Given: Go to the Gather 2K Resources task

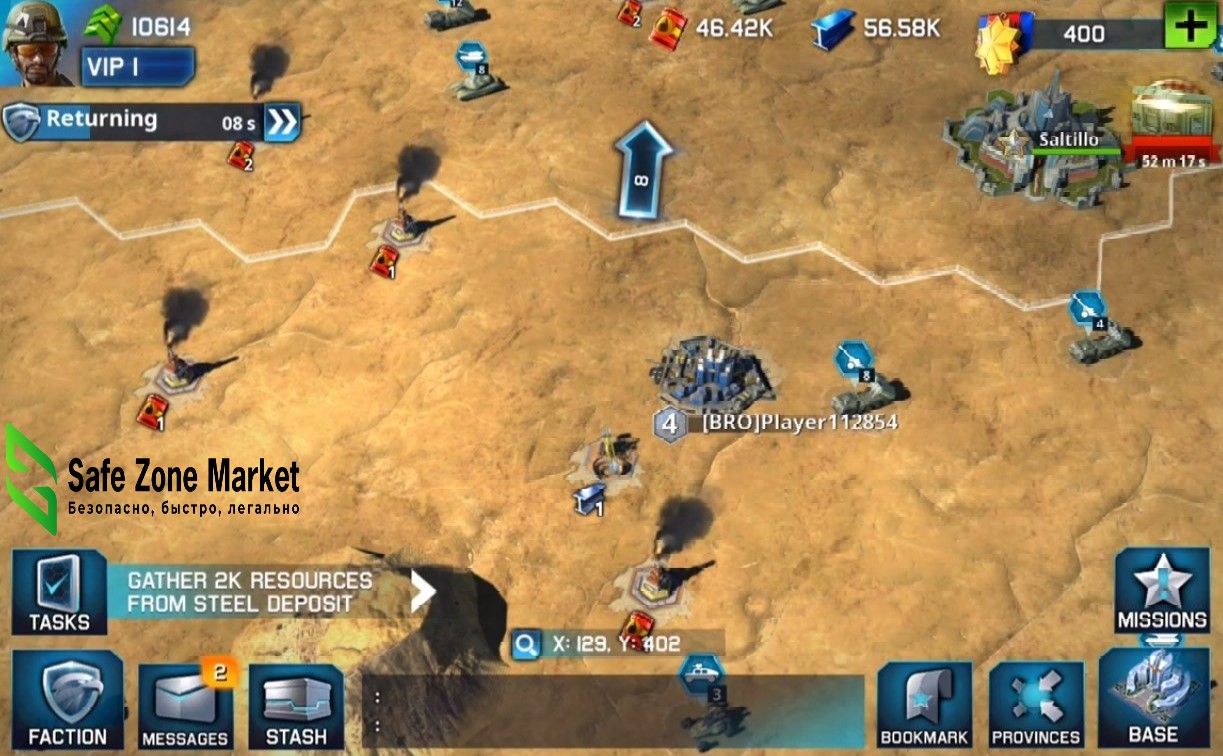Looking at the screenshot, I should pos(270,592).
